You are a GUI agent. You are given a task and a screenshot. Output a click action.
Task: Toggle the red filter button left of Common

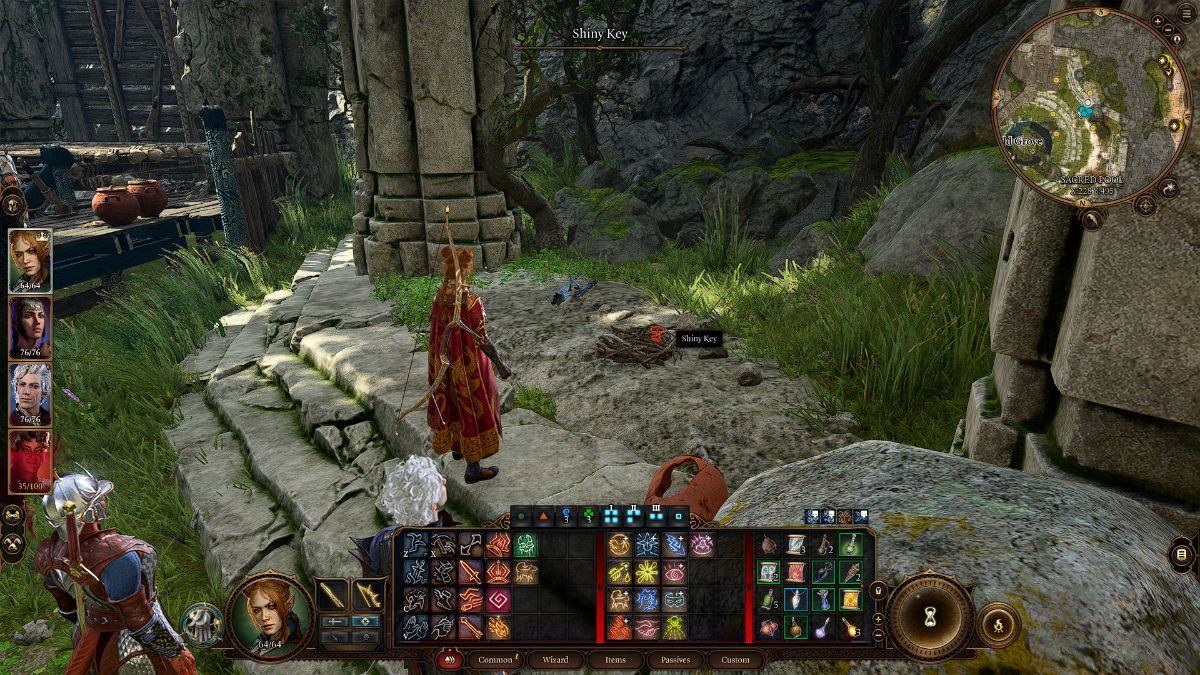coord(450,660)
